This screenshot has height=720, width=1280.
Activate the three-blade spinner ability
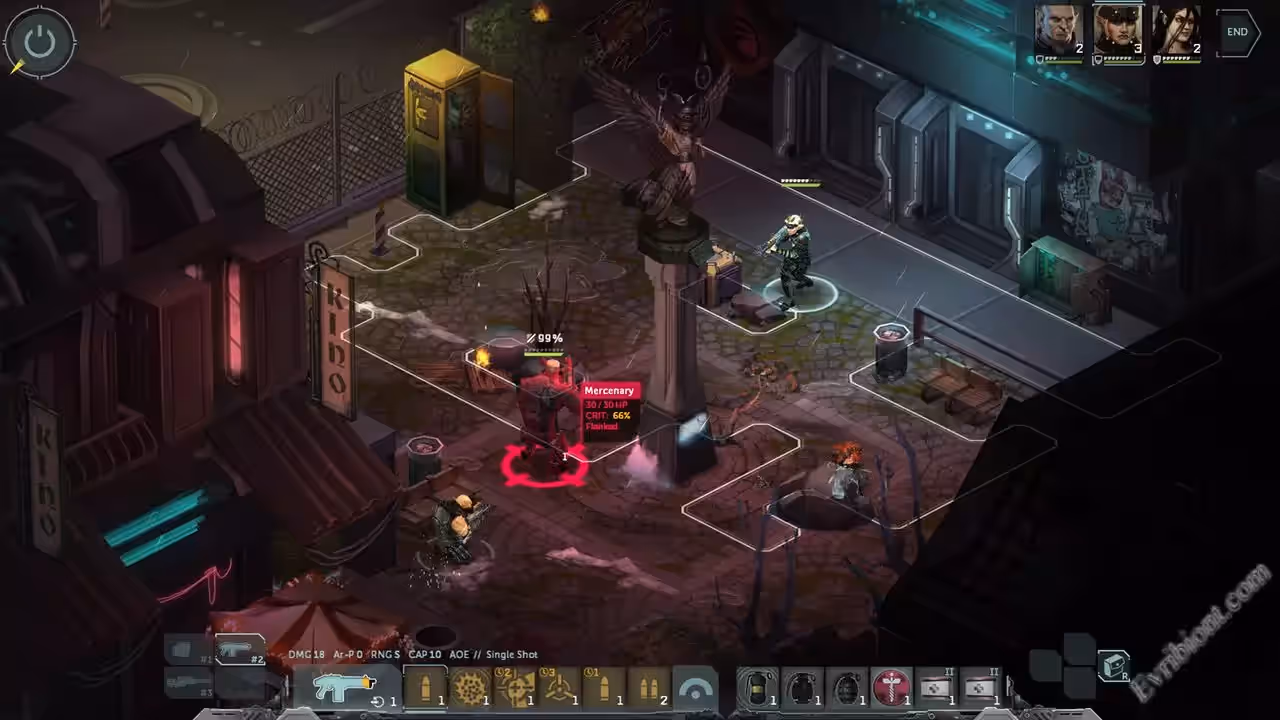tap(562, 688)
